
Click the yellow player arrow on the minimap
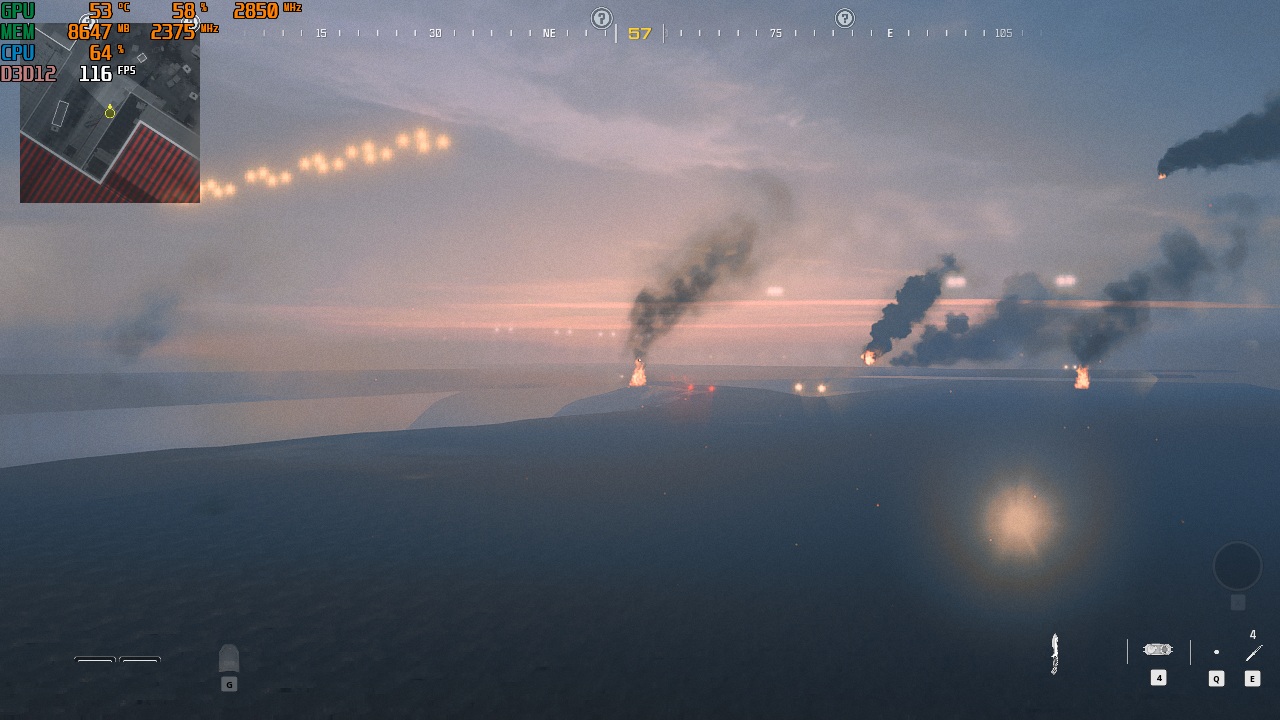point(110,112)
